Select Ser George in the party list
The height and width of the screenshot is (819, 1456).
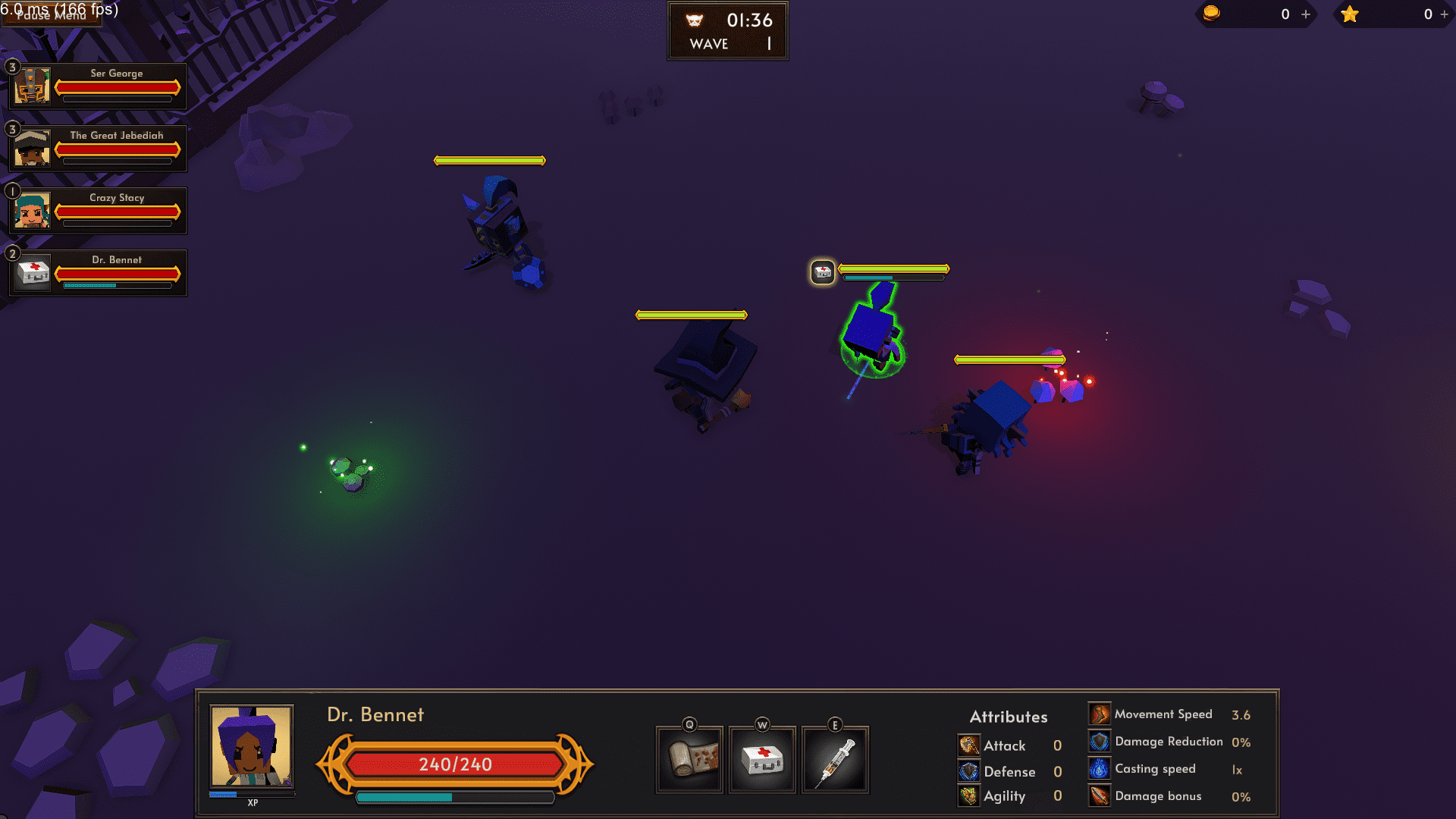coord(98,86)
